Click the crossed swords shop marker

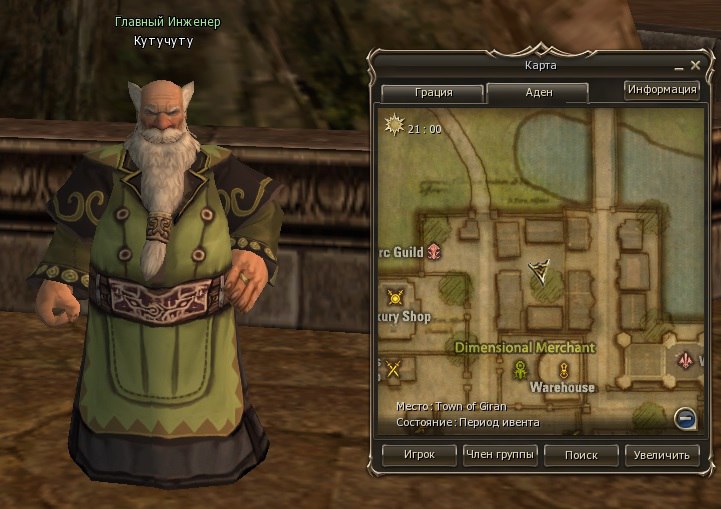394,369
